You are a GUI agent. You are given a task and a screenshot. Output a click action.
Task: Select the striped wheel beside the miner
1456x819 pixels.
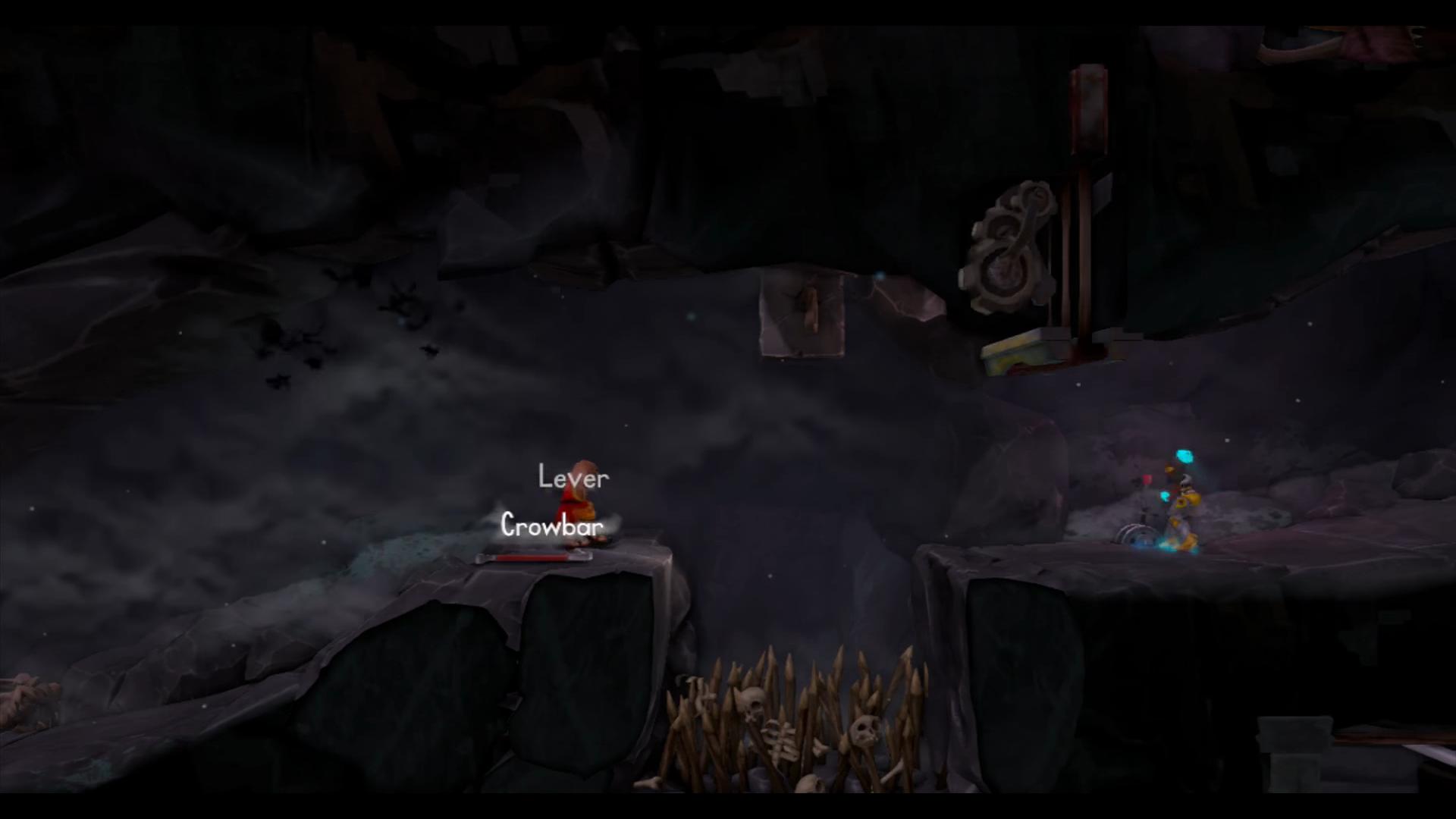point(1137,535)
